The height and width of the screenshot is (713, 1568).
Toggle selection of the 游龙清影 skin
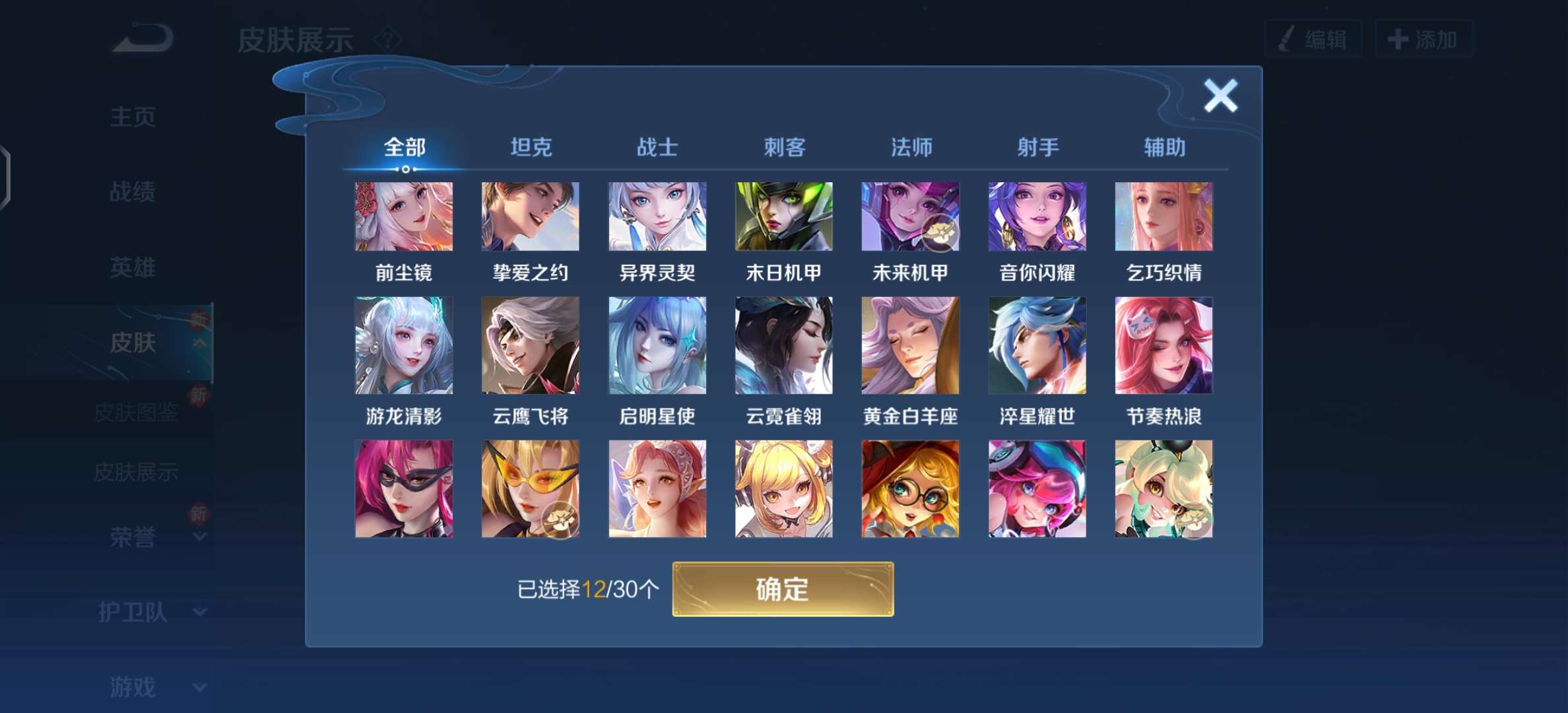click(405, 345)
